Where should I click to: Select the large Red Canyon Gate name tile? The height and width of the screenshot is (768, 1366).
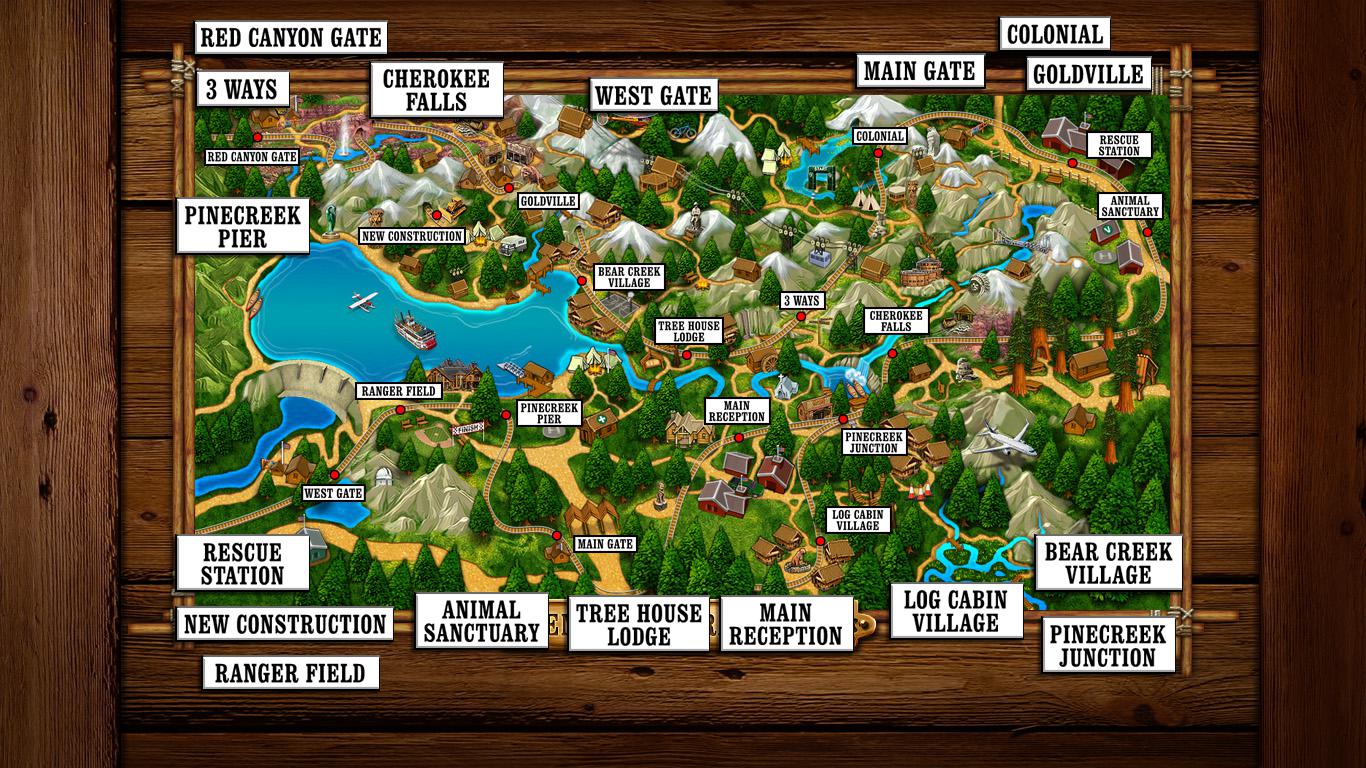tap(290, 38)
